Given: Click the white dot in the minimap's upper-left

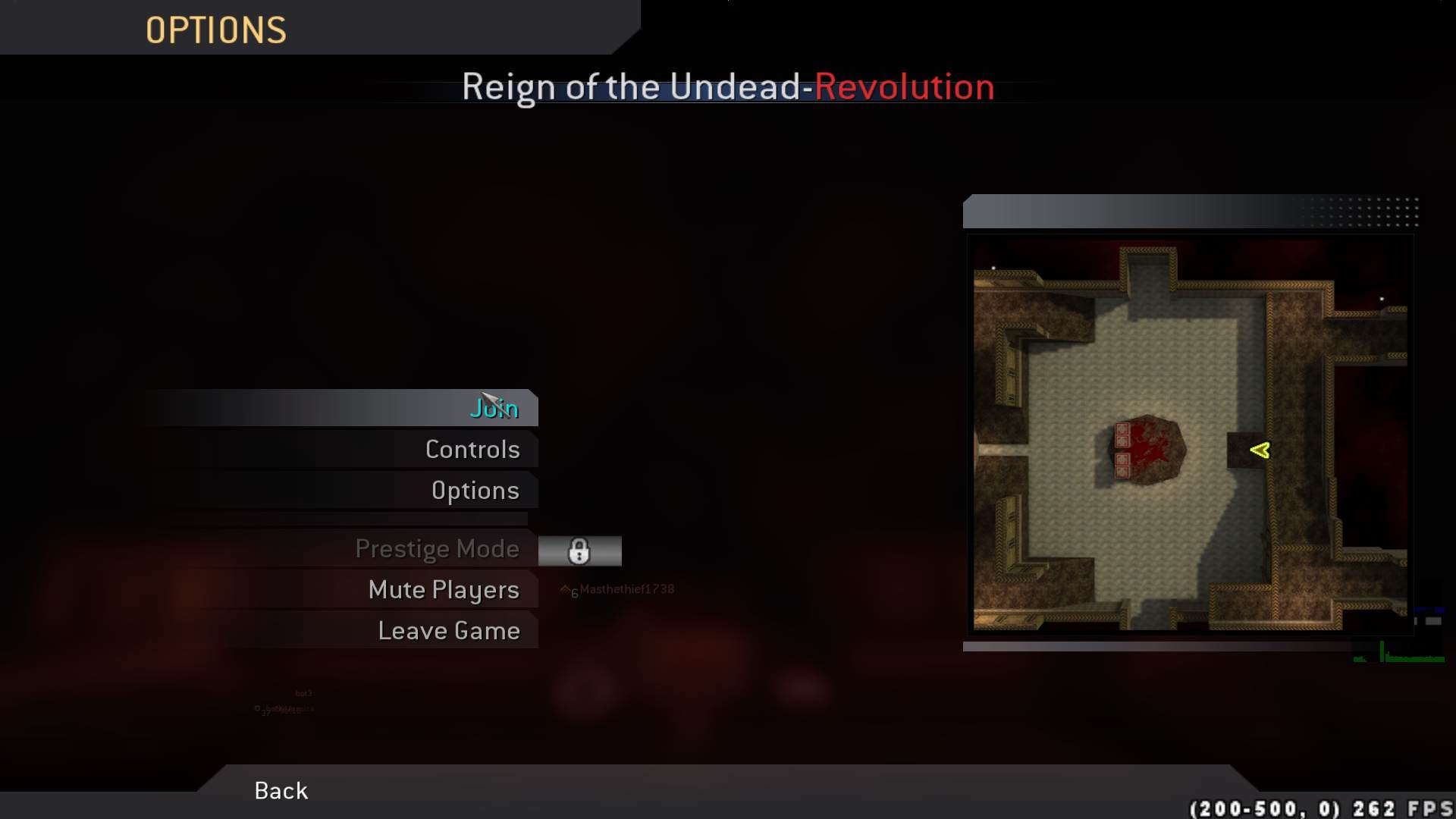Looking at the screenshot, I should pos(993,268).
